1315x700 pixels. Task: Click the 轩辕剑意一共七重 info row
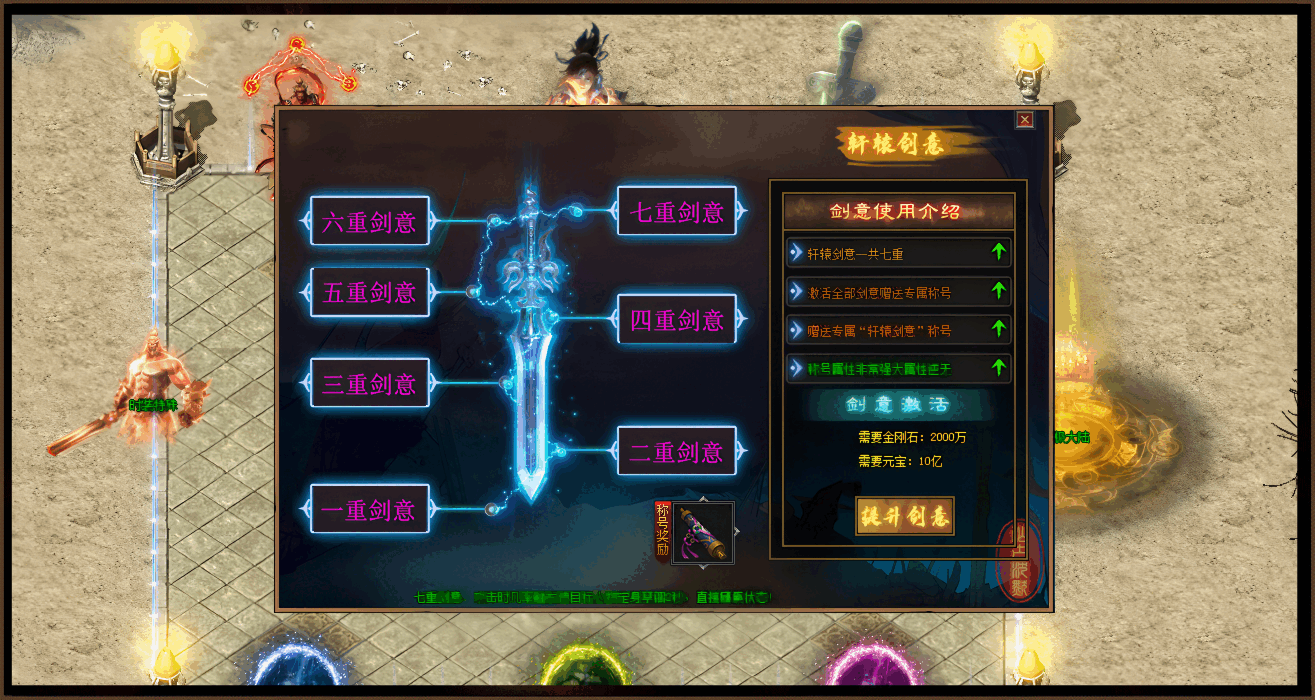coord(898,253)
